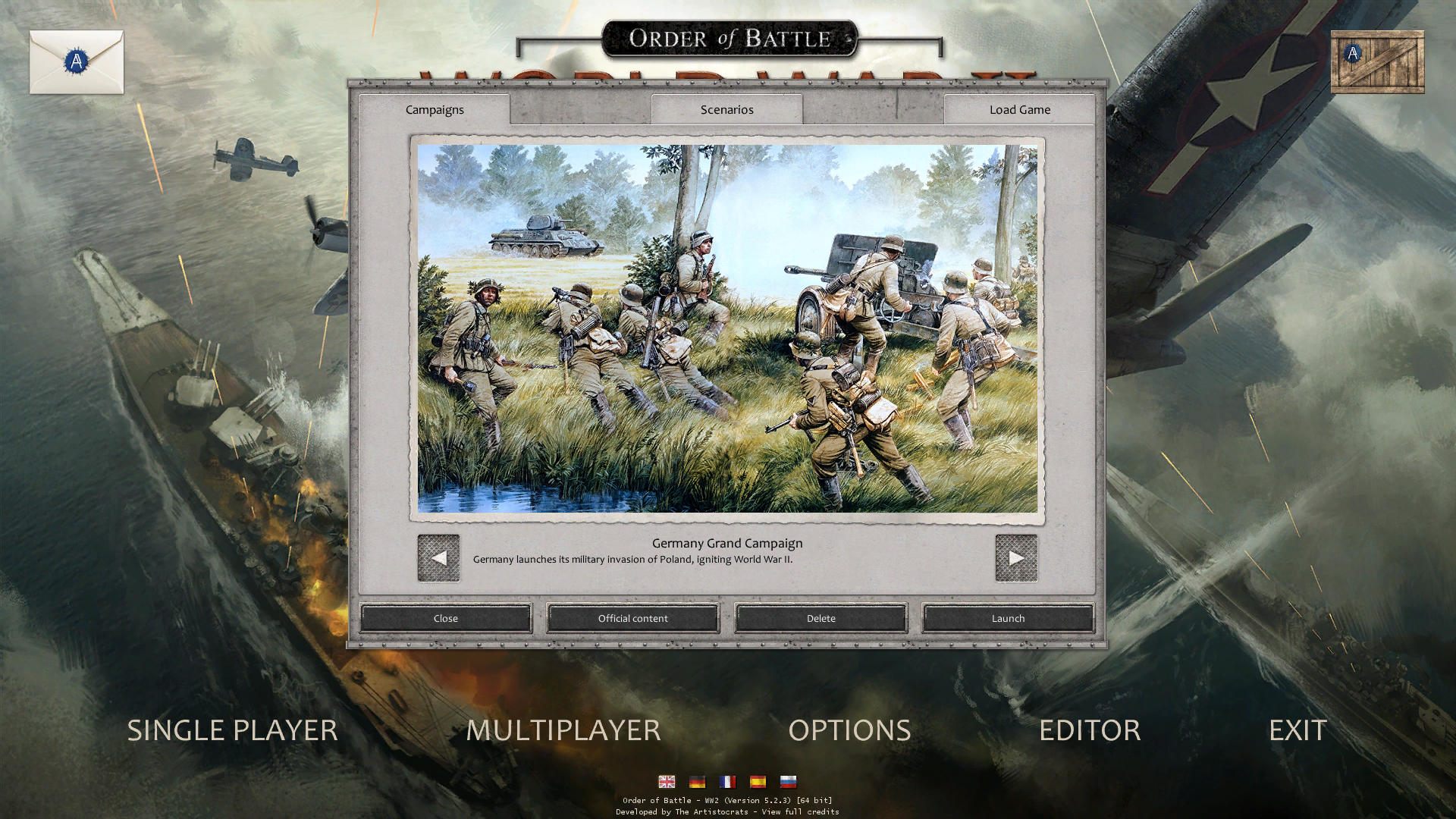The height and width of the screenshot is (819, 1456).
Task: Enter the Multiplayer menu
Action: (563, 730)
